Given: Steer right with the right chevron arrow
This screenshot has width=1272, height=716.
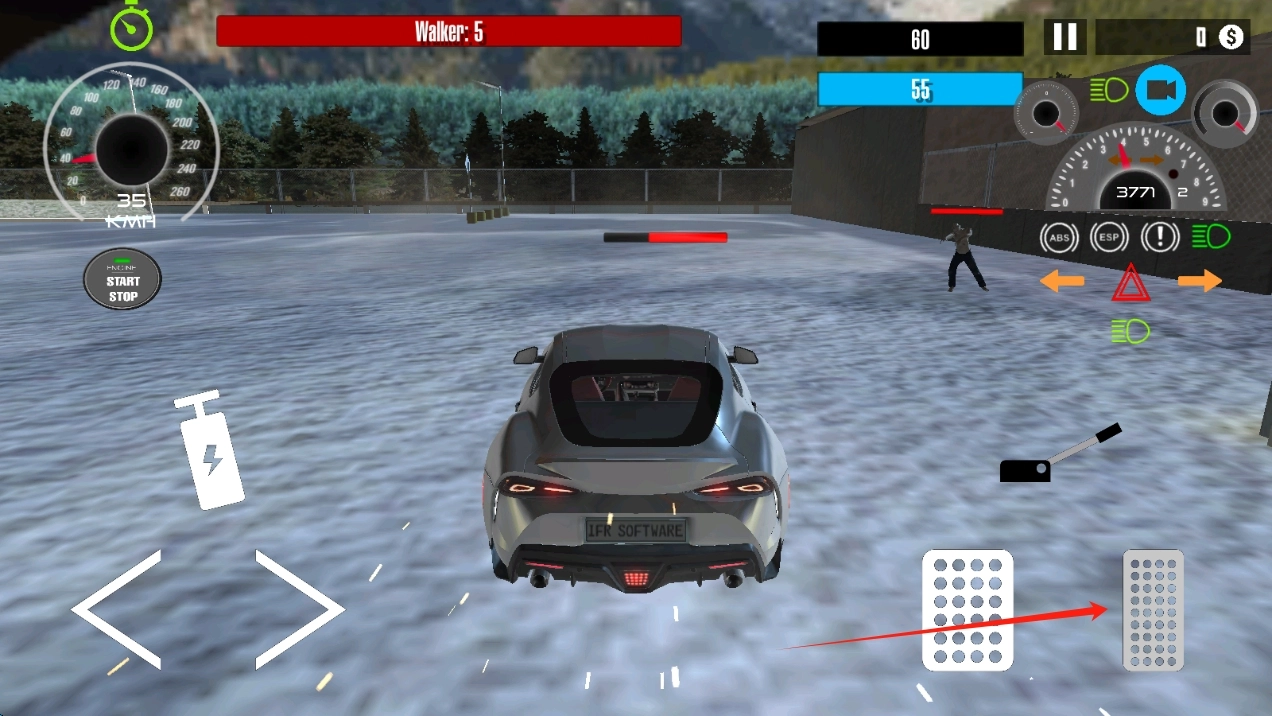Looking at the screenshot, I should tap(299, 609).
